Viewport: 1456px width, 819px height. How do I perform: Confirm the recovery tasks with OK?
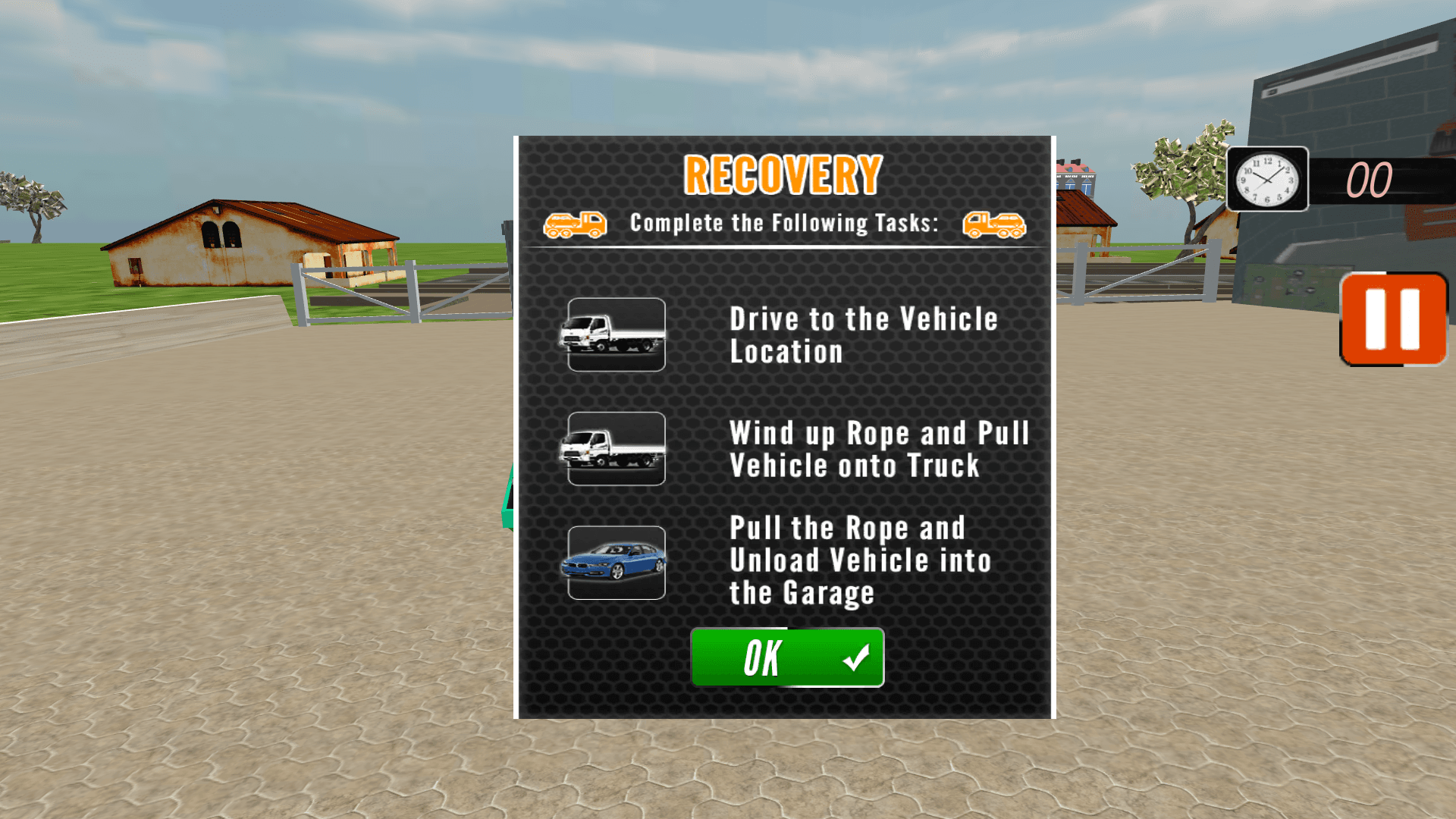pos(787,657)
